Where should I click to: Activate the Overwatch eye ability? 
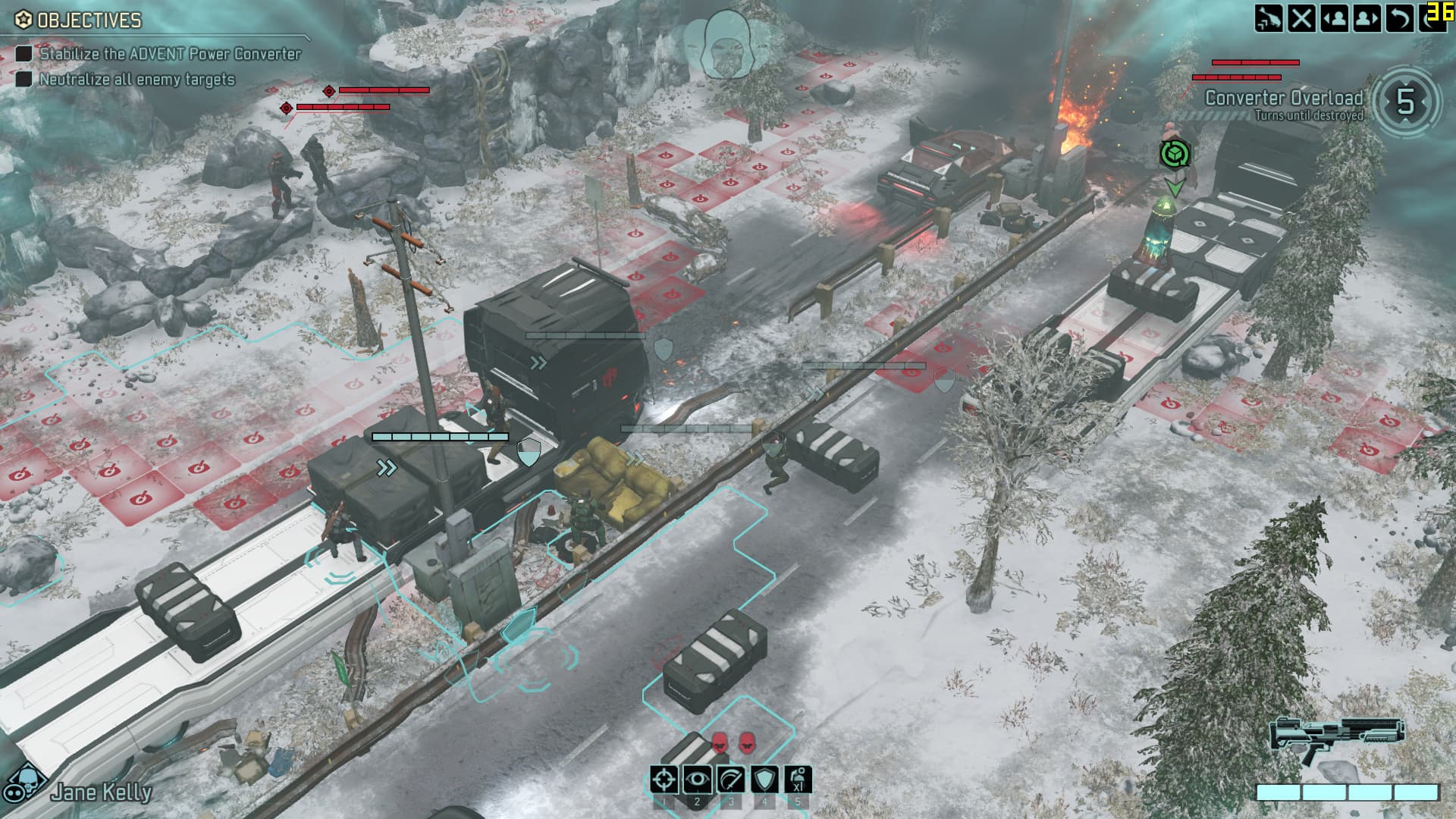pos(697,780)
